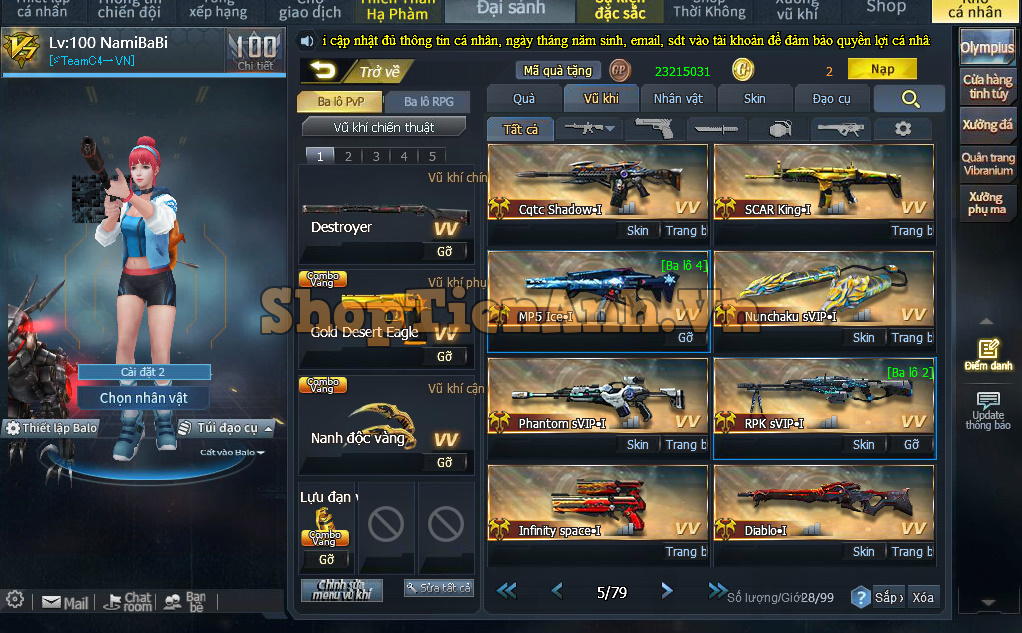Select the Phantom sVIP weapon tile
This screenshot has width=1022, height=633.
click(597, 396)
